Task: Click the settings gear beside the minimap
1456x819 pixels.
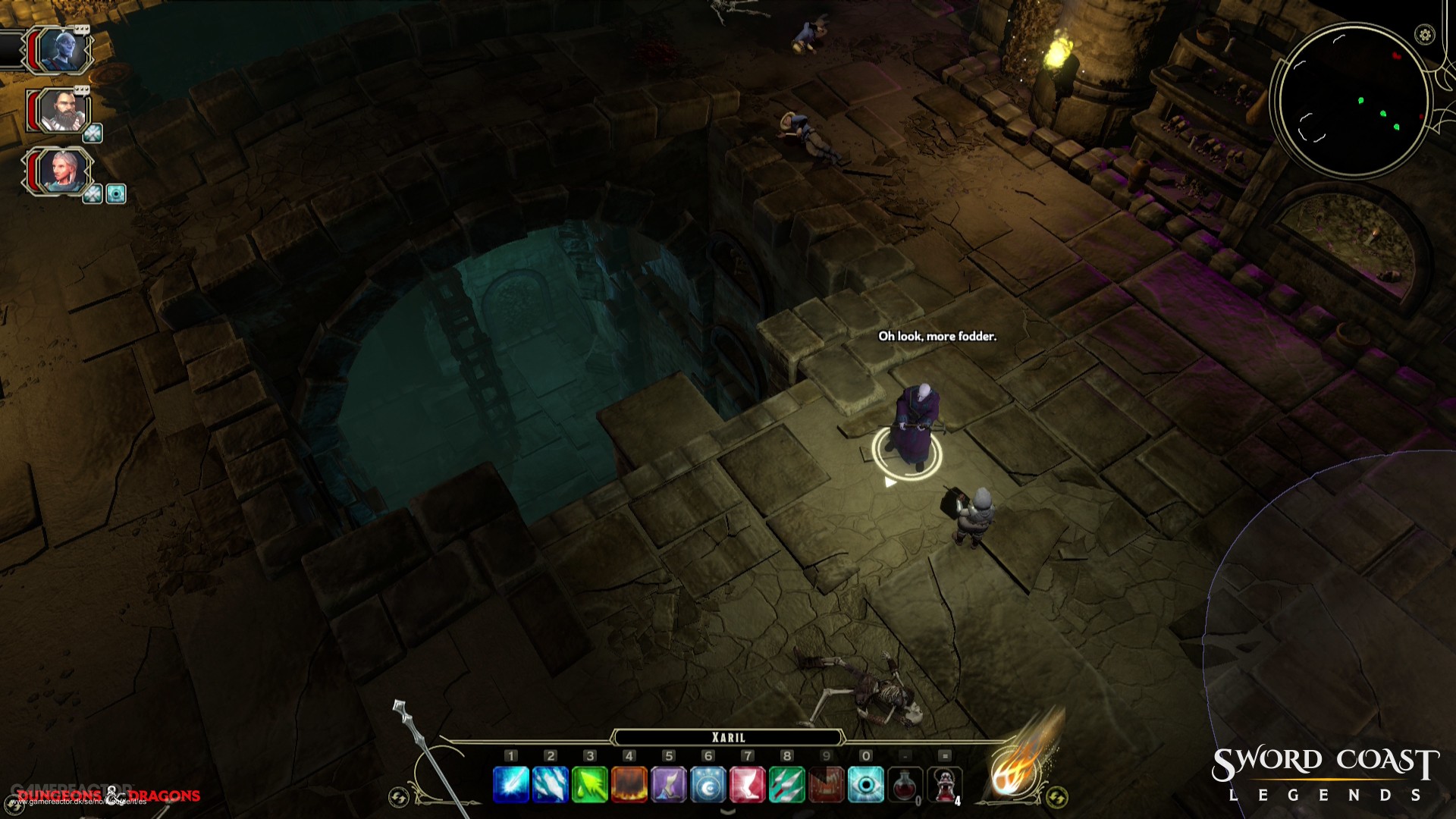Action: (1424, 34)
